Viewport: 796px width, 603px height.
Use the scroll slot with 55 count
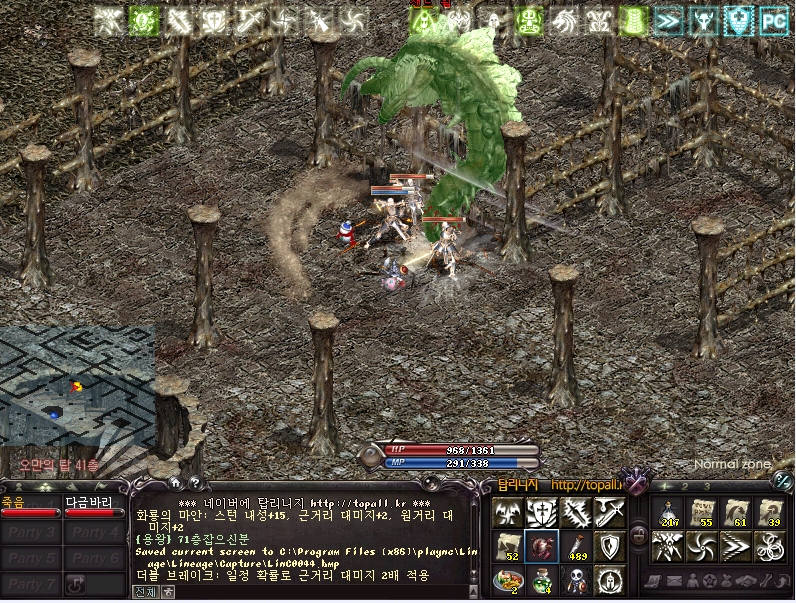[x=702, y=512]
